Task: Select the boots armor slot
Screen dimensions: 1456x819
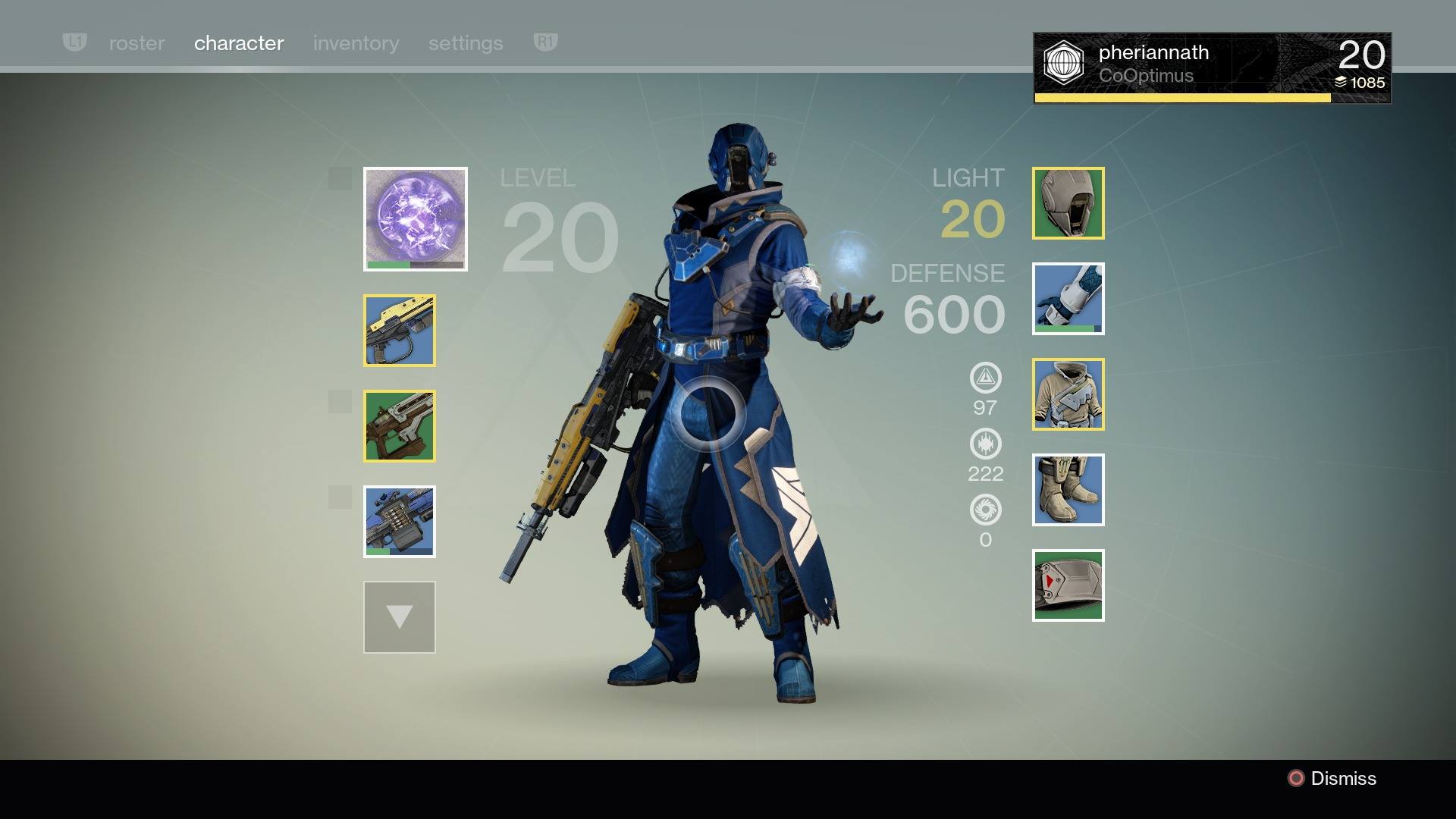Action: [1068, 490]
